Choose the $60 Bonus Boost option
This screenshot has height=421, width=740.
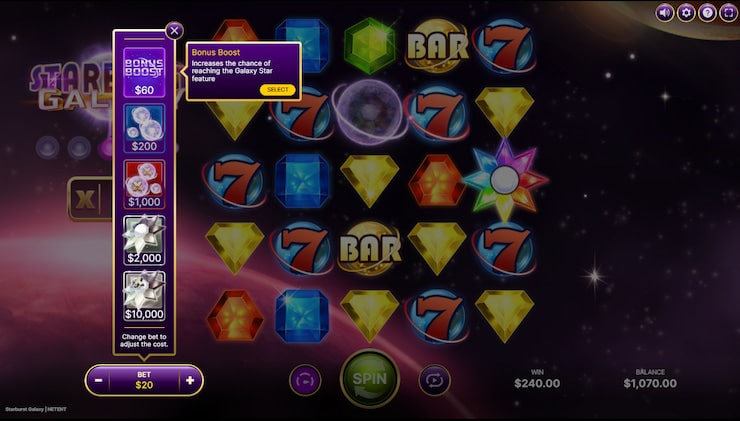(x=144, y=72)
